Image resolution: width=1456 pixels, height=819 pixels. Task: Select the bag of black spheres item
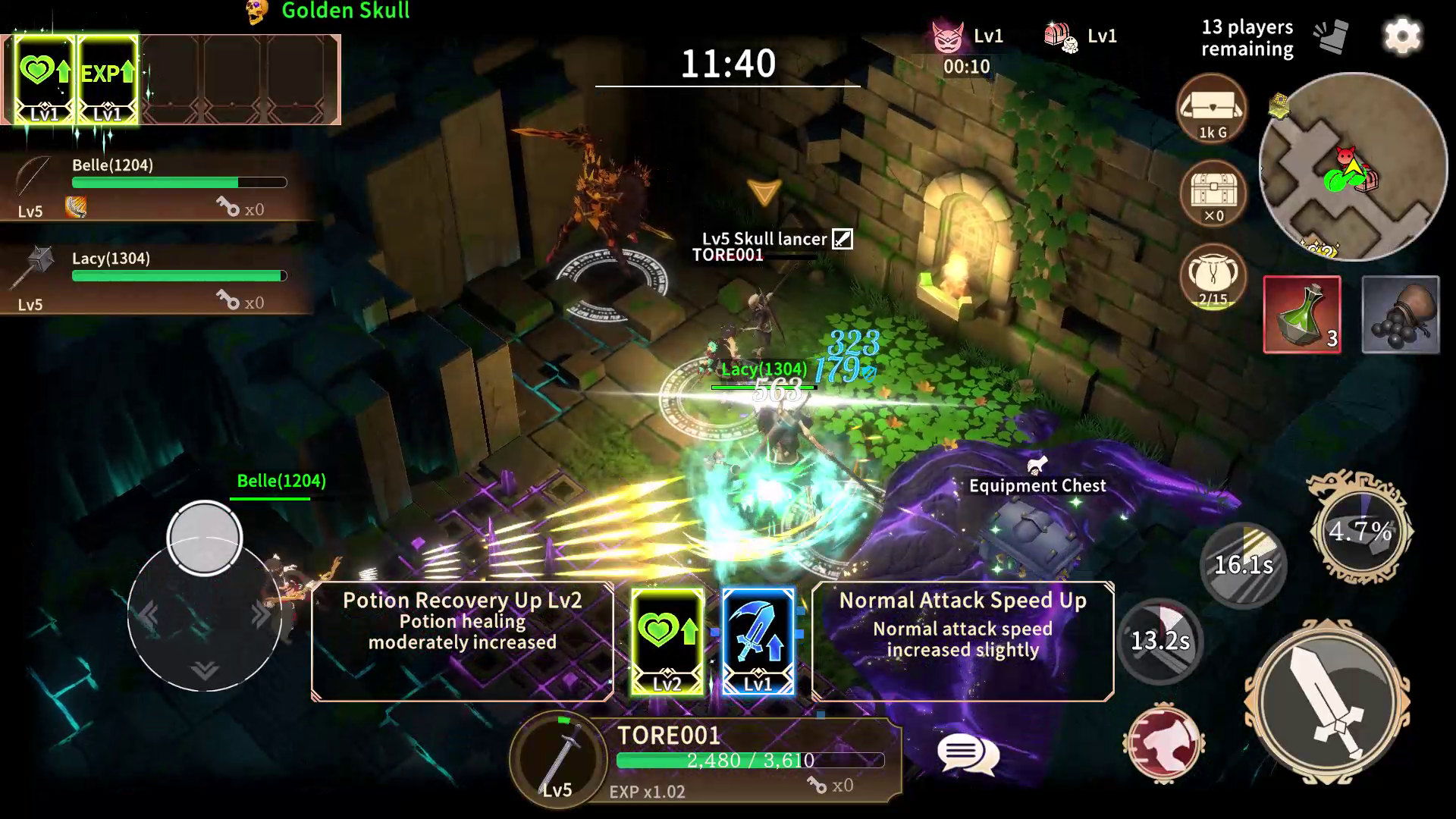coord(1400,315)
